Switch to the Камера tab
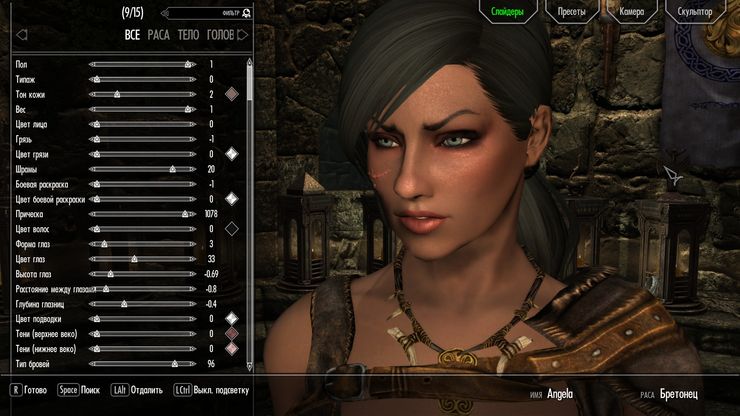Viewport: 740px width, 416px height. click(632, 12)
